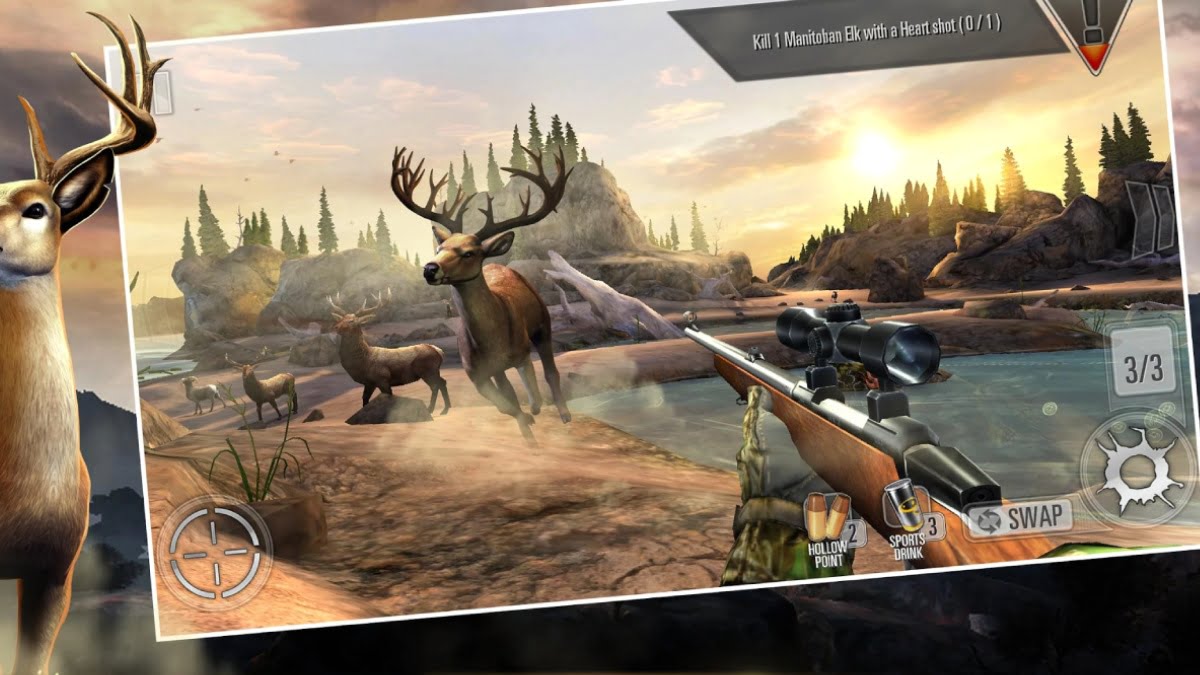The width and height of the screenshot is (1200, 675).
Task: Swap weapons with the SWAP button
Action: (1020, 518)
